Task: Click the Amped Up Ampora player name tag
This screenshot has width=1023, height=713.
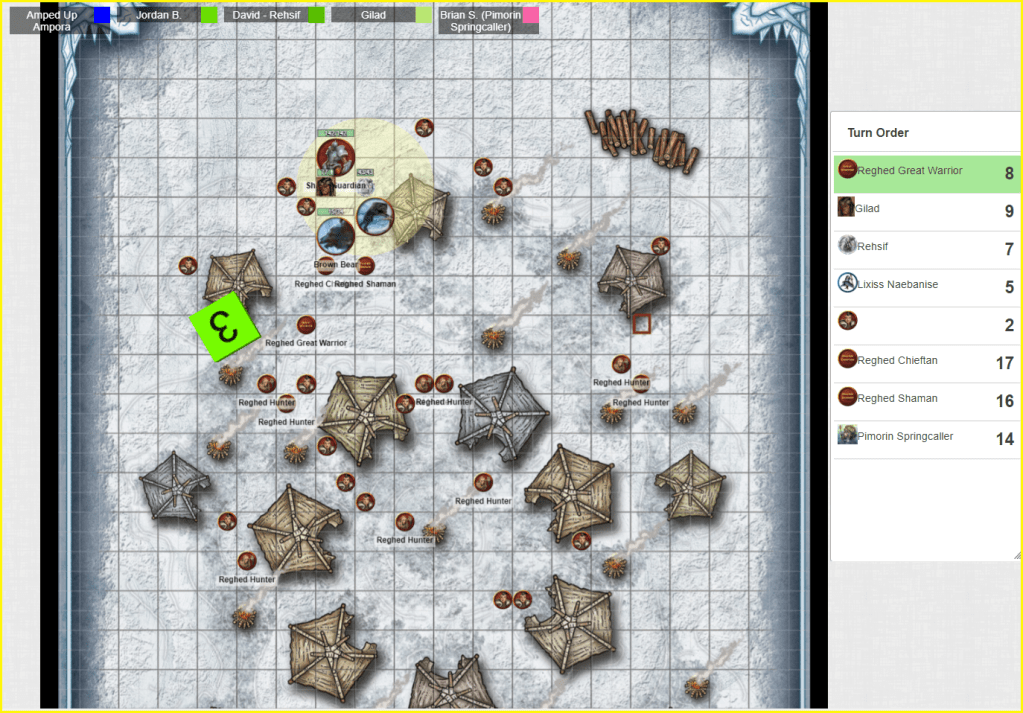Action: pos(54,21)
